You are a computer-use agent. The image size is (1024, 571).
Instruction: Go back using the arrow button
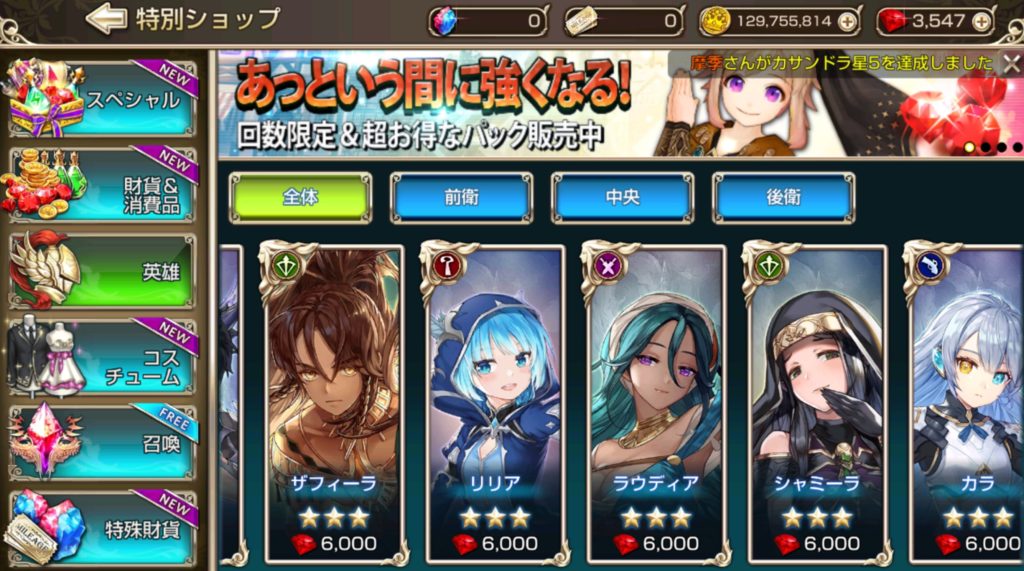point(106,18)
